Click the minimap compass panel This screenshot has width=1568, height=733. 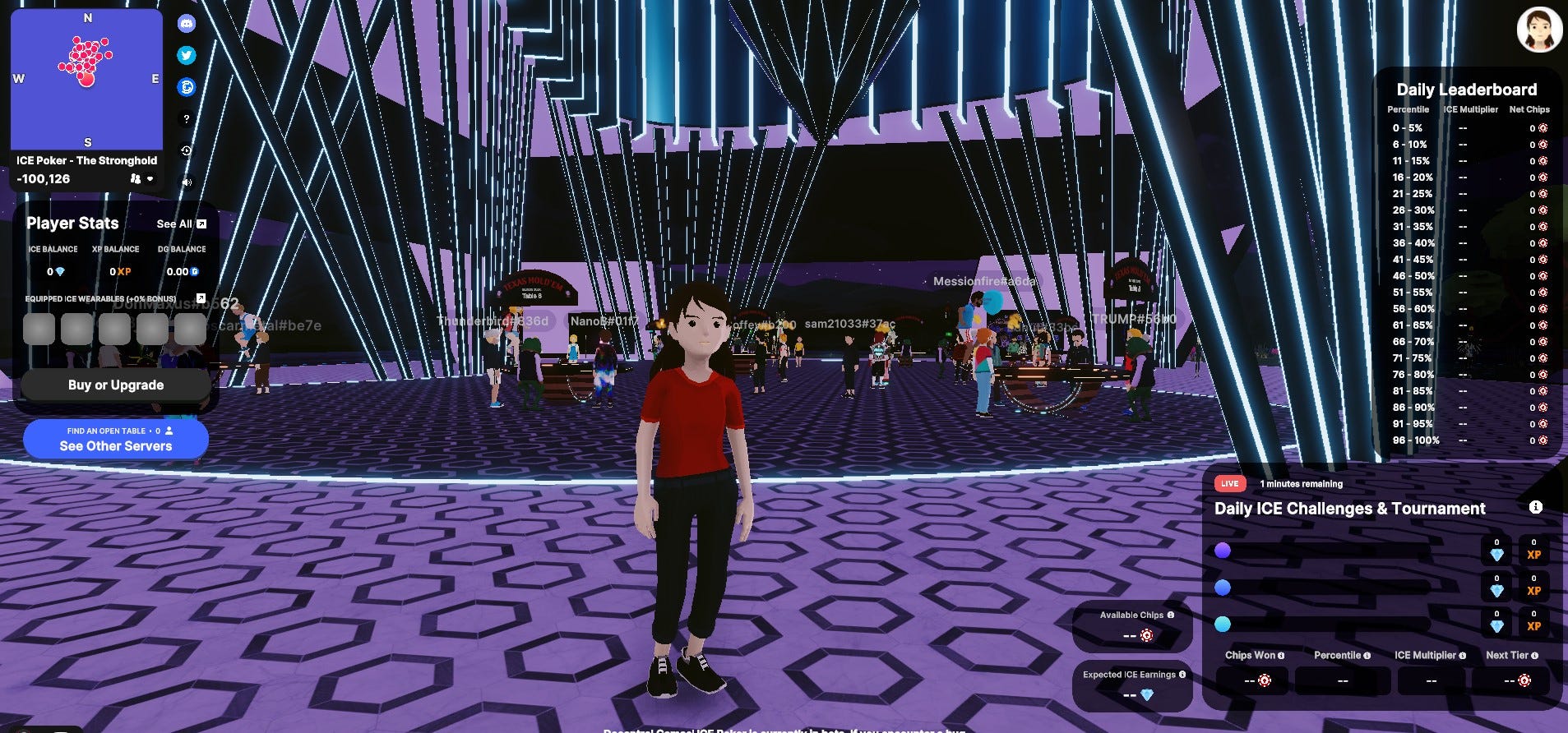pyautogui.click(x=86, y=79)
